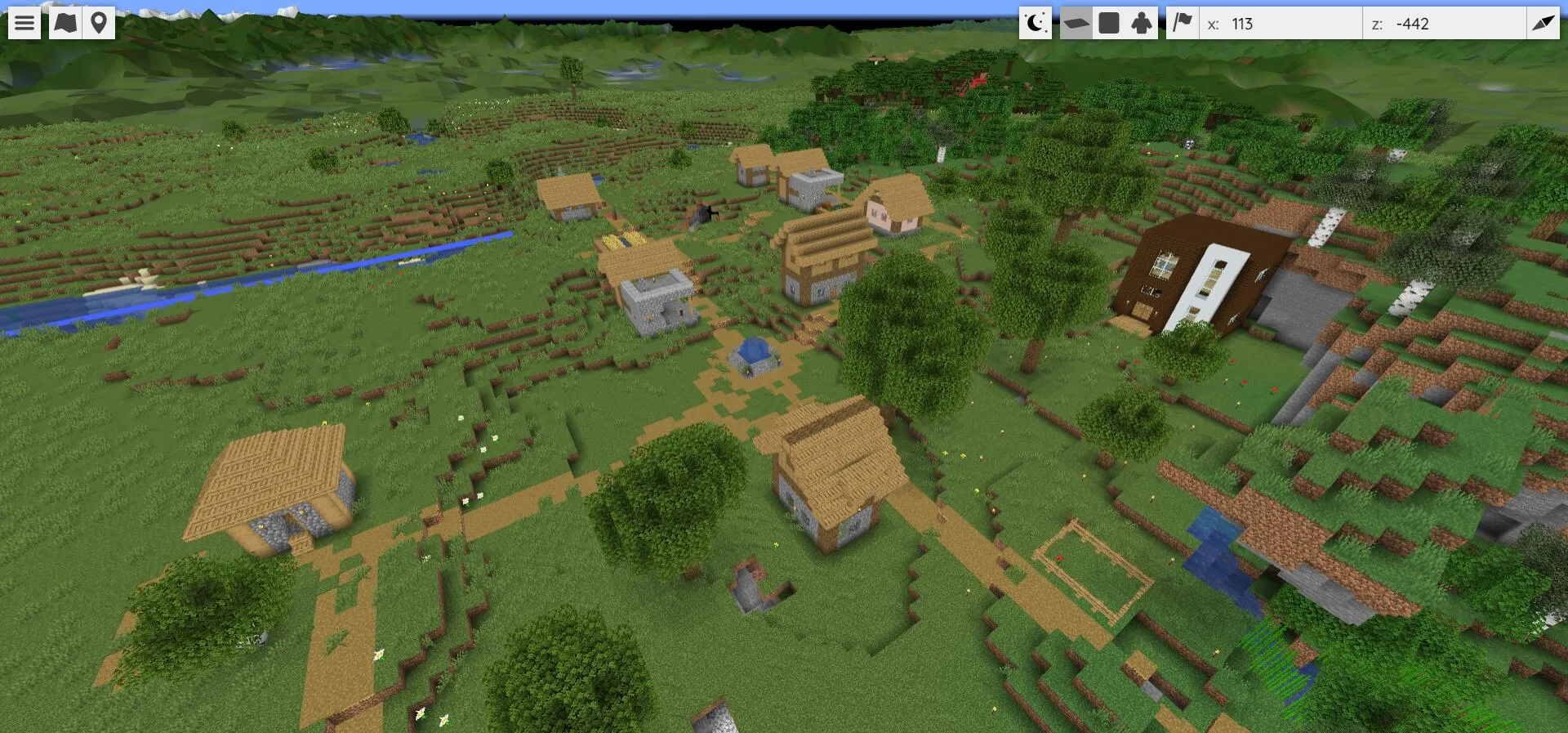Reset map orientation with compass icon

point(1542,22)
